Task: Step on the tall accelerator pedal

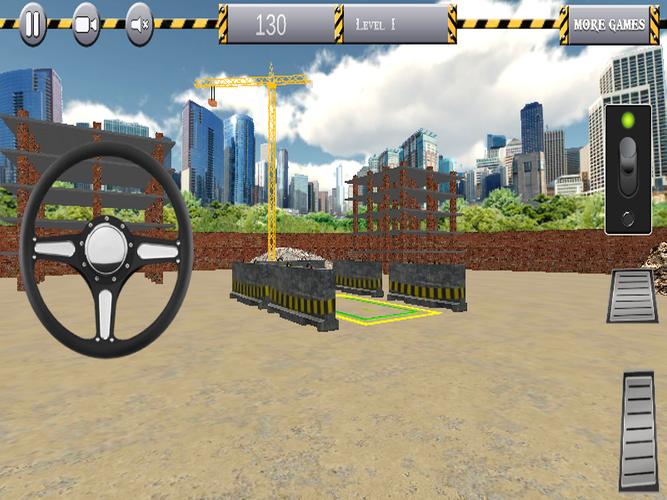Action: pos(639,430)
